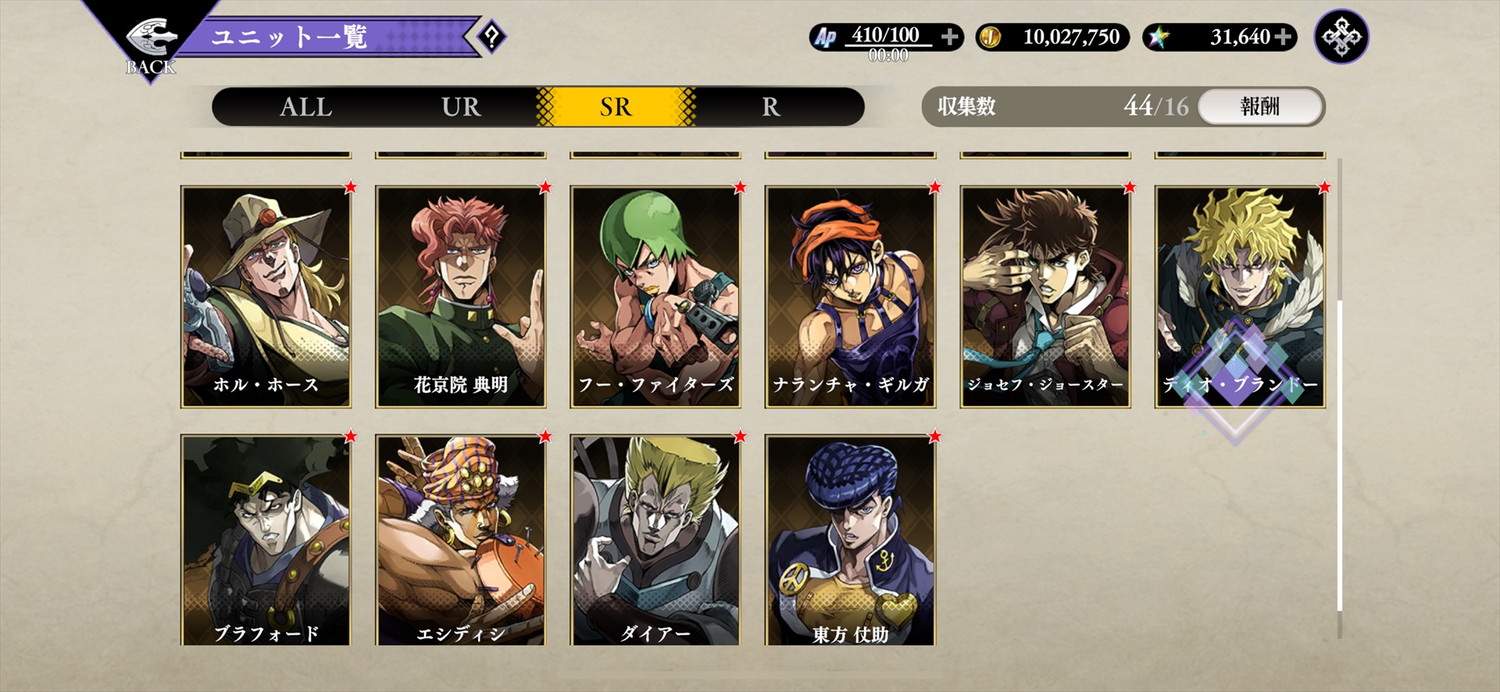Open the ブラフォード unit card
The image size is (1500, 692).
266,540
